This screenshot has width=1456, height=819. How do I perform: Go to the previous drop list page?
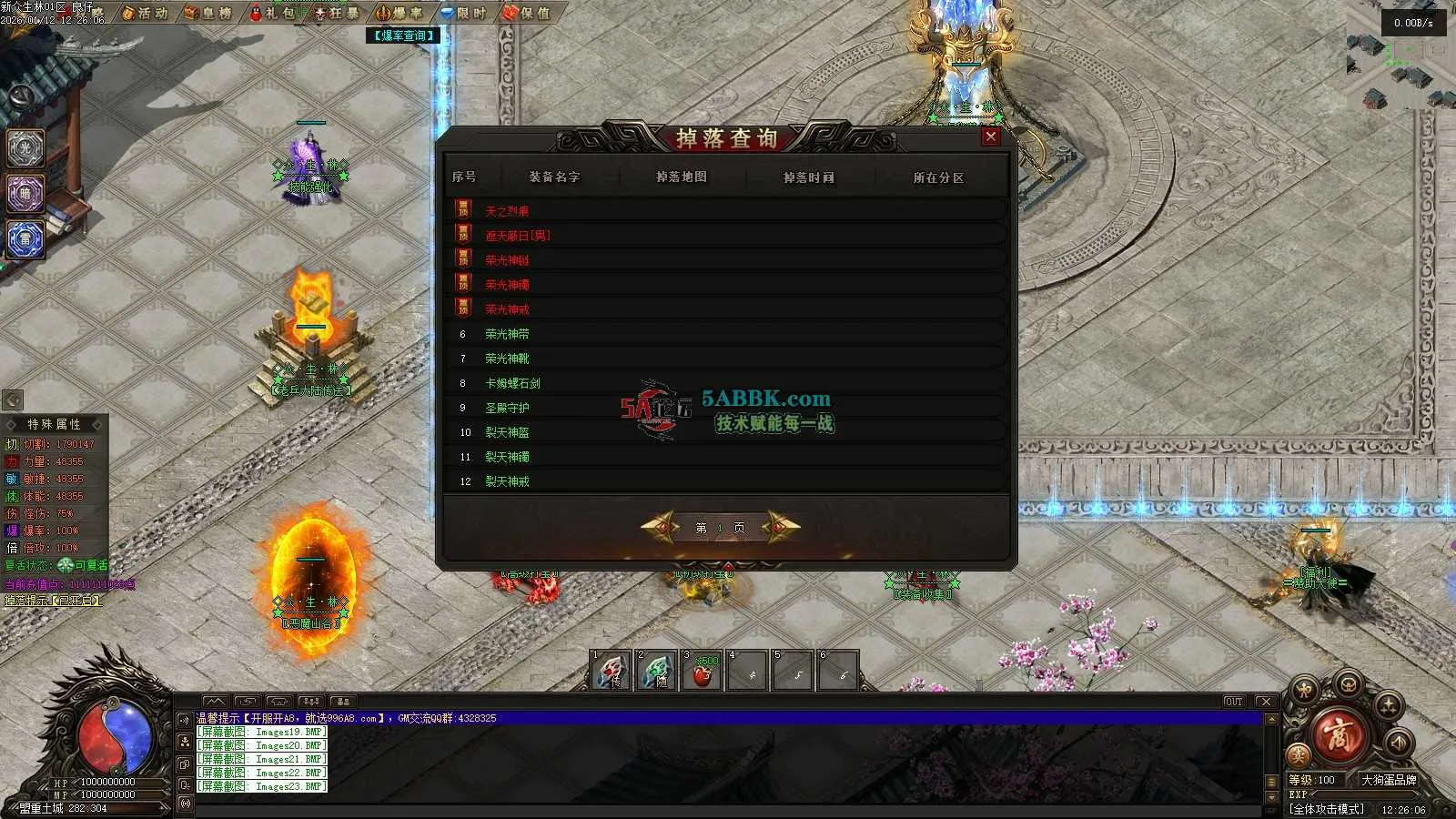(x=661, y=527)
